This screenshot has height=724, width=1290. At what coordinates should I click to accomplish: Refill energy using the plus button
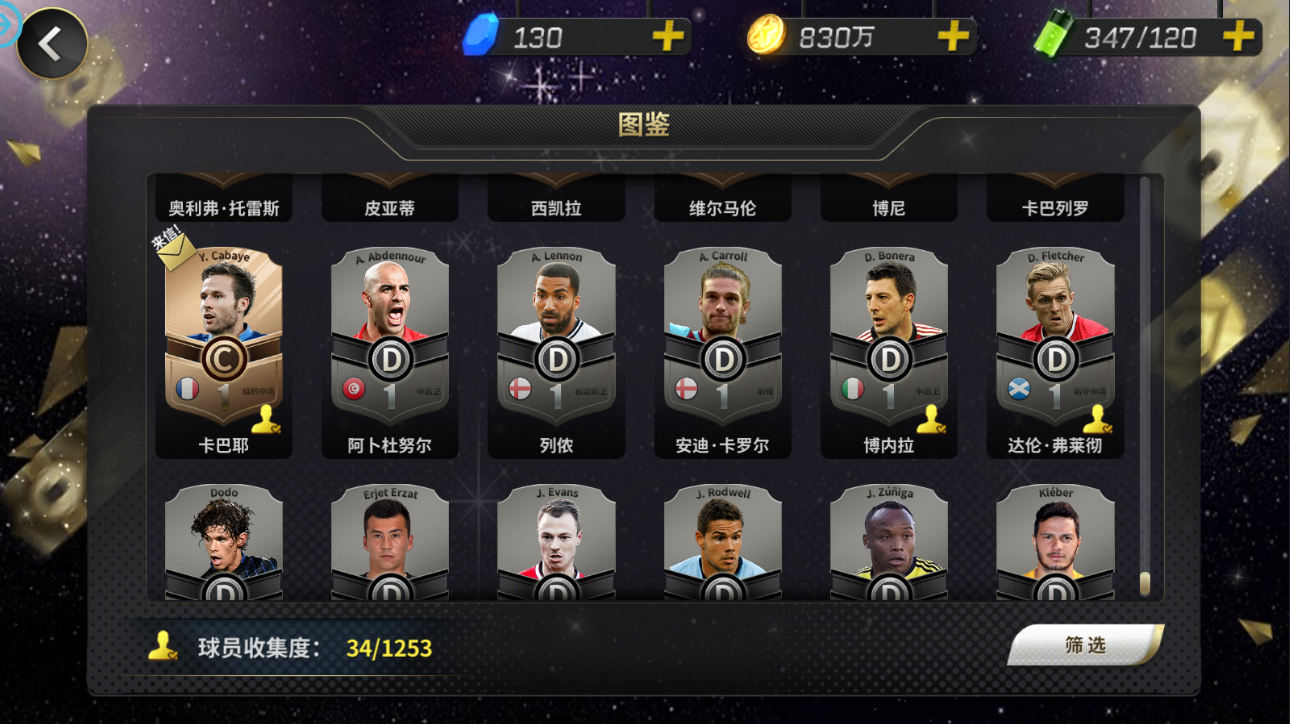point(1238,37)
